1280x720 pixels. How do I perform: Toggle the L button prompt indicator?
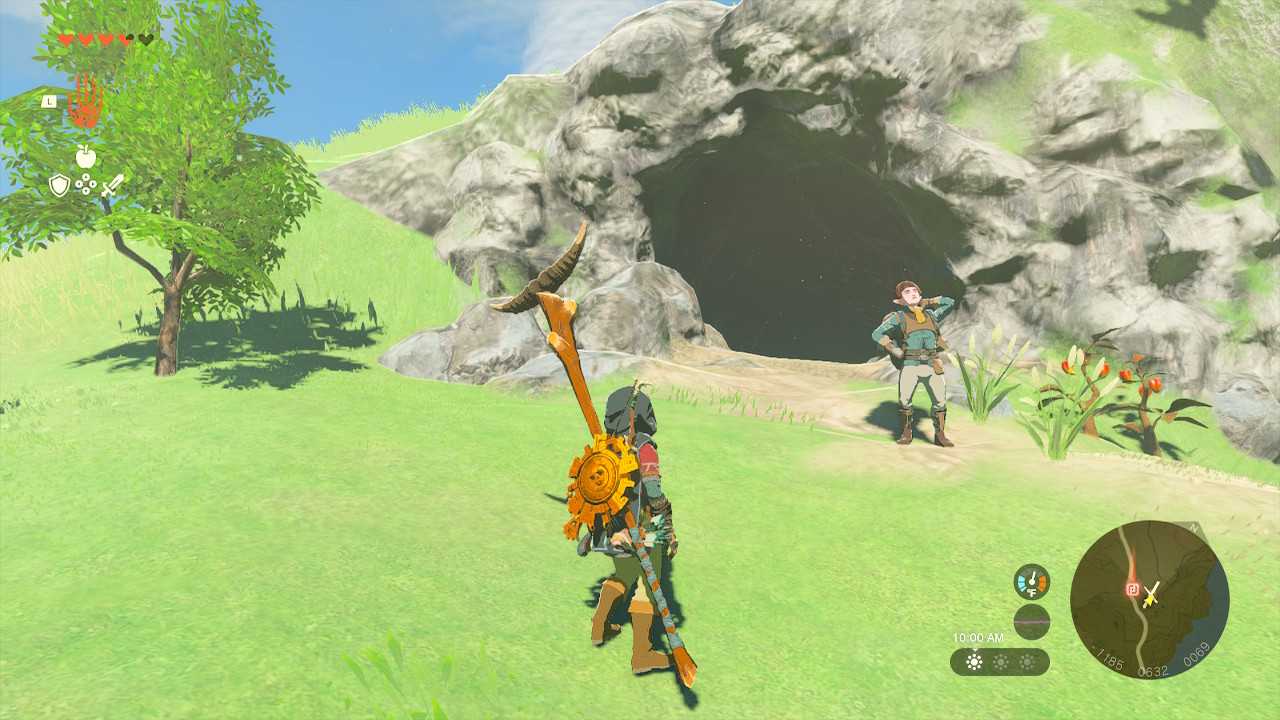tap(49, 101)
